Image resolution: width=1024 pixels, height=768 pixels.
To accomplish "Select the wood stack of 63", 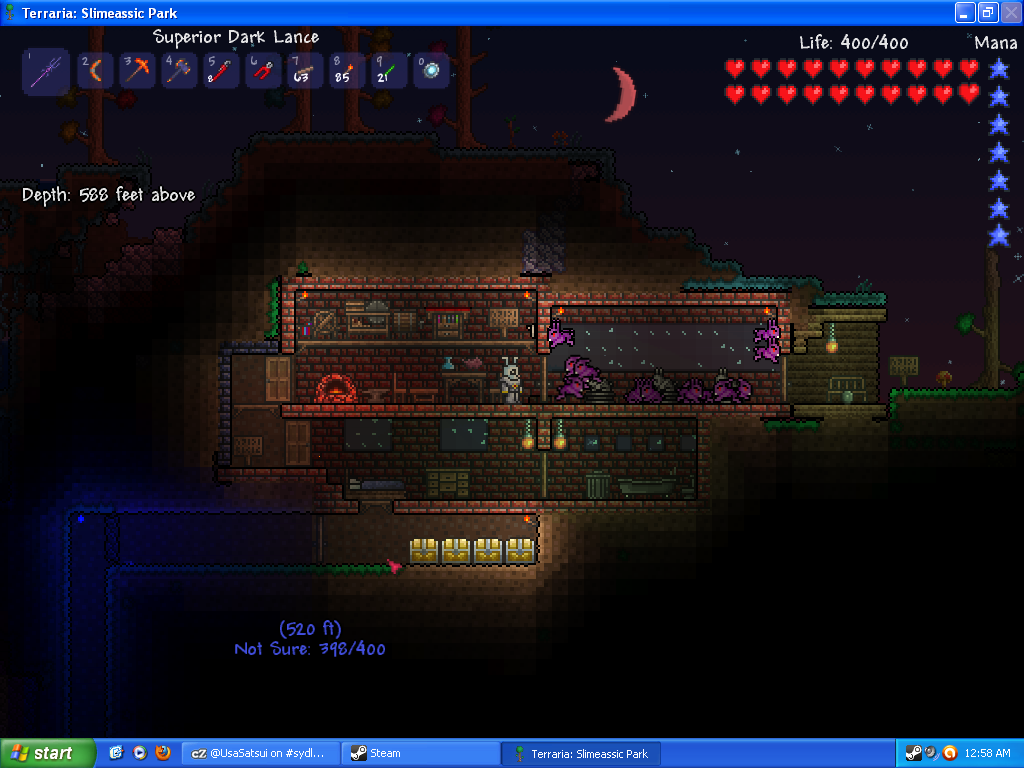I will point(305,71).
